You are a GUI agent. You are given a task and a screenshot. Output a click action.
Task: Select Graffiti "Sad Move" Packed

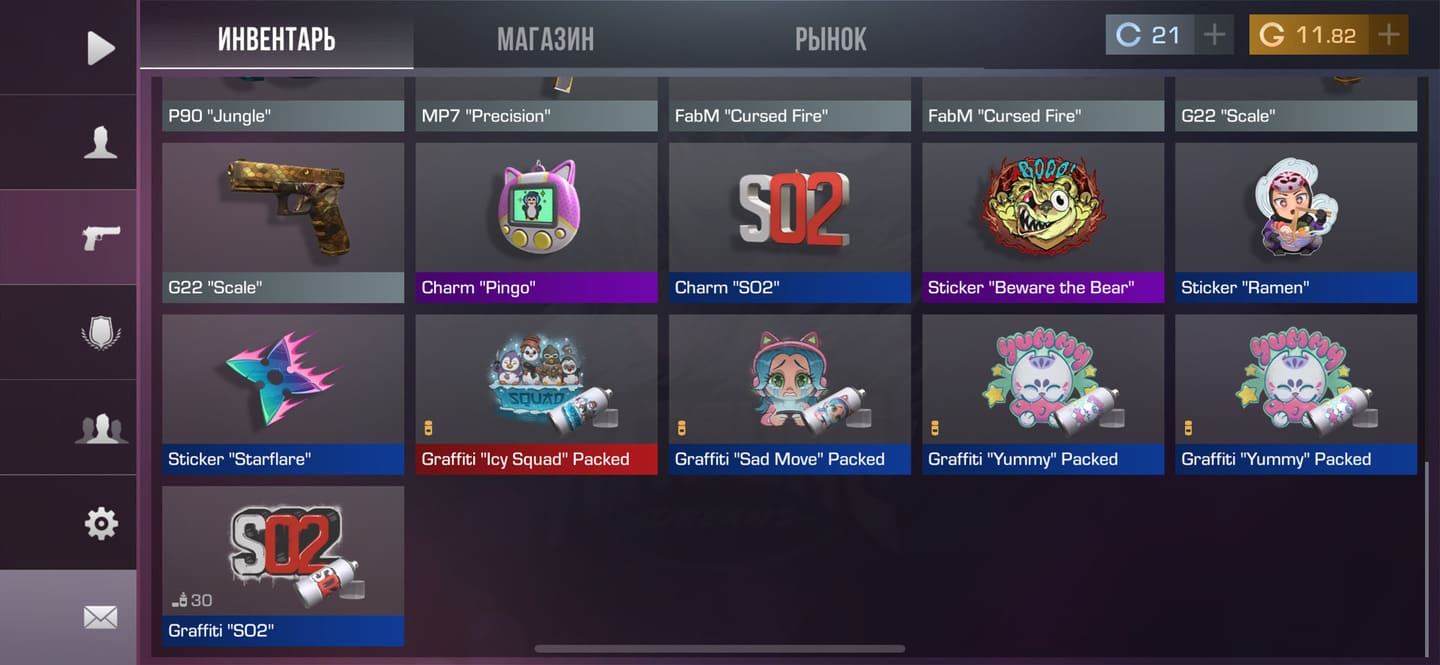click(789, 394)
